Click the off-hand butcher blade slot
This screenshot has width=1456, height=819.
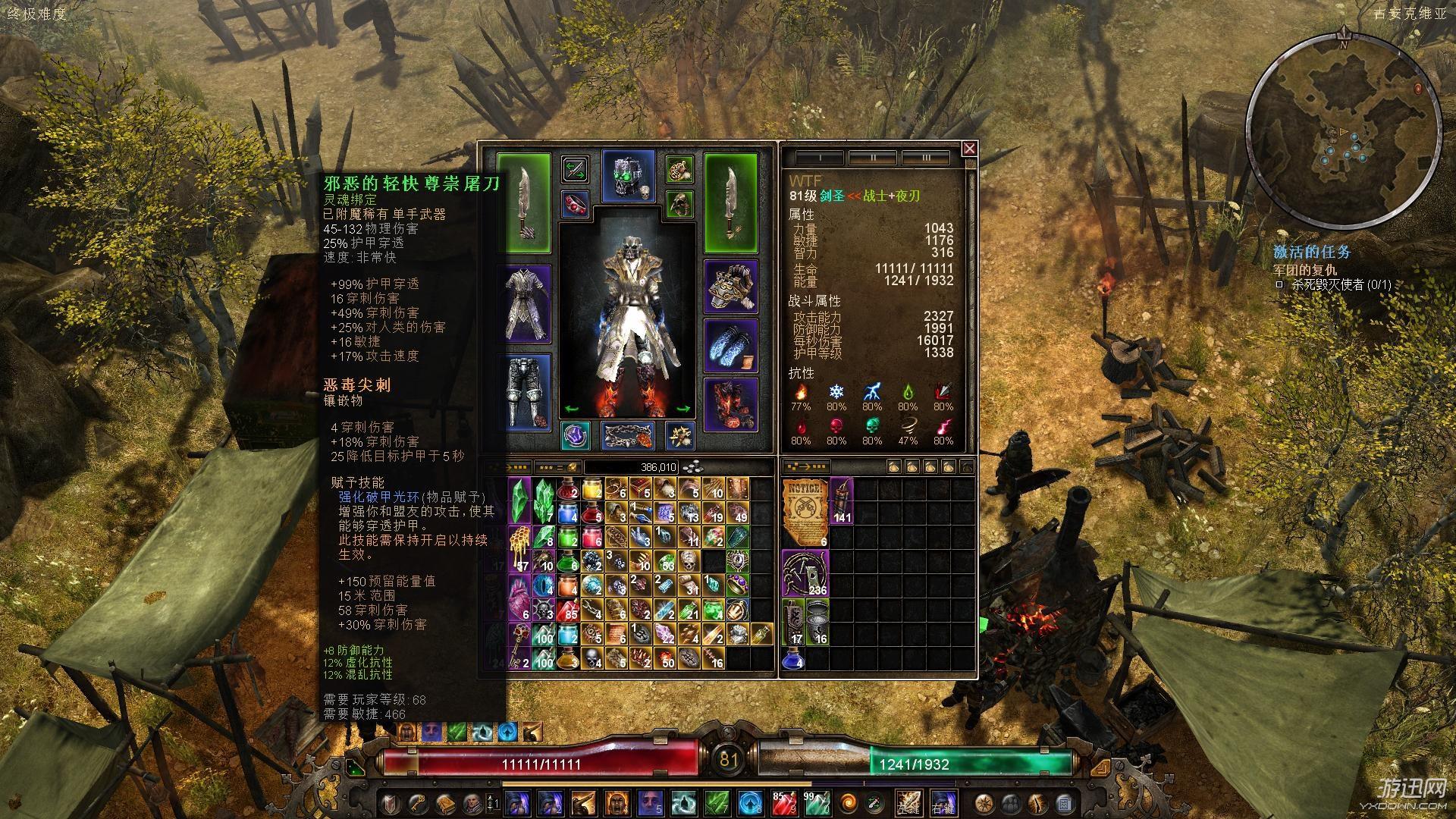click(x=730, y=202)
